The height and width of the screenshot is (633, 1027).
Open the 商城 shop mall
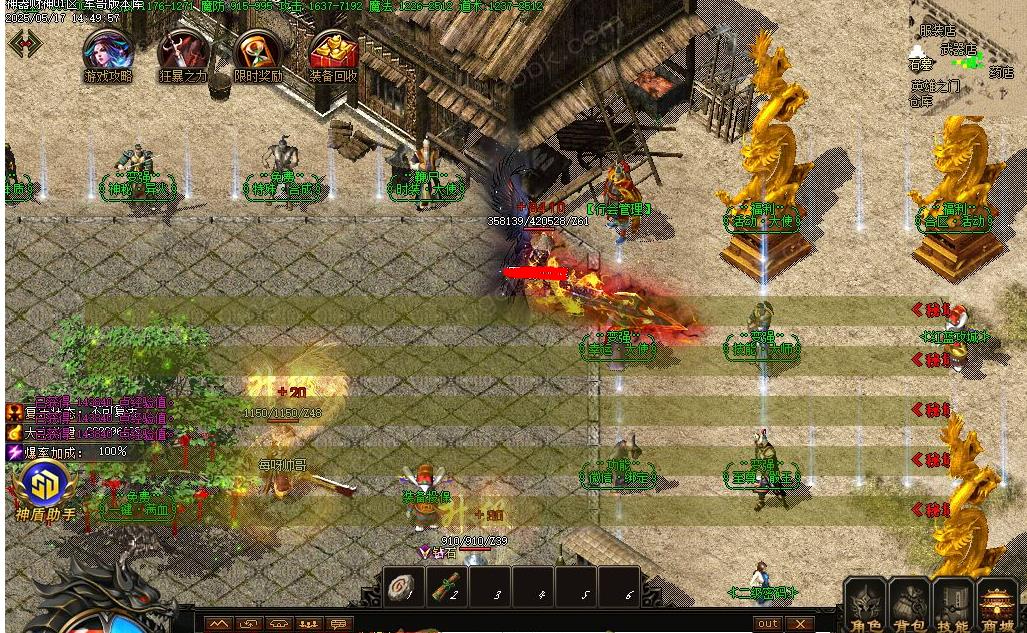(997, 605)
